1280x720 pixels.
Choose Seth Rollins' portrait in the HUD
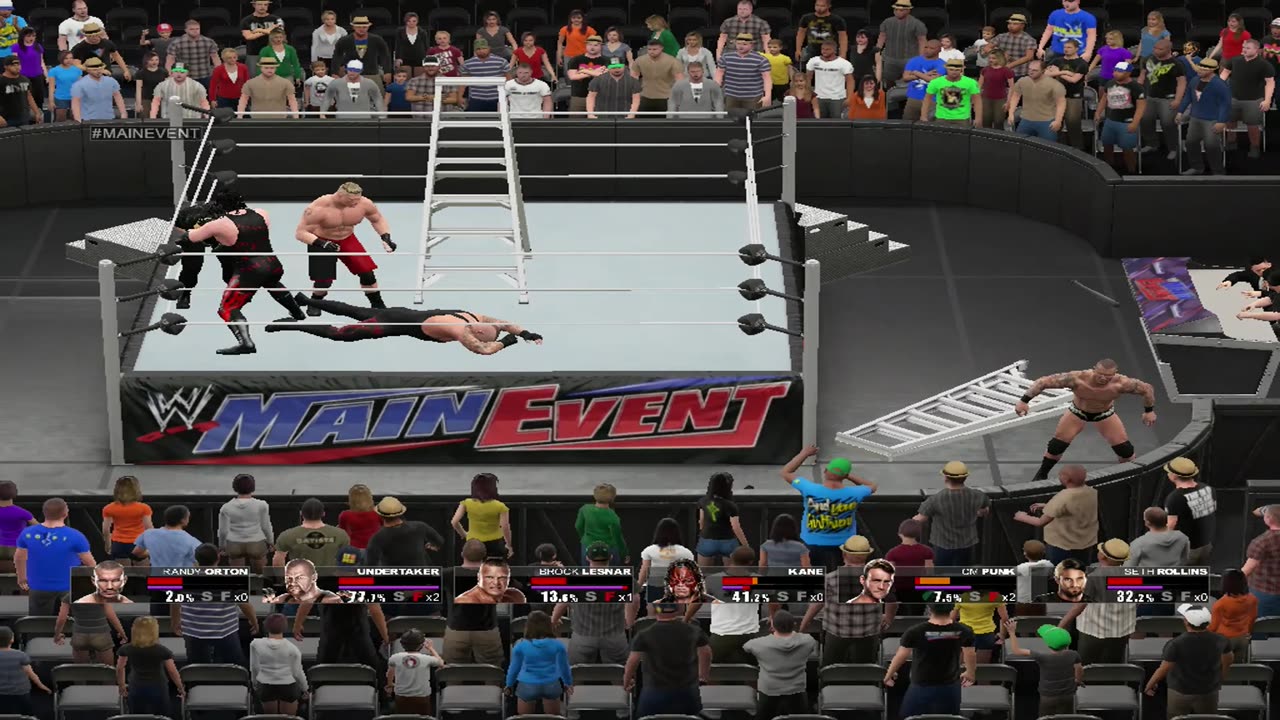click(x=1068, y=582)
